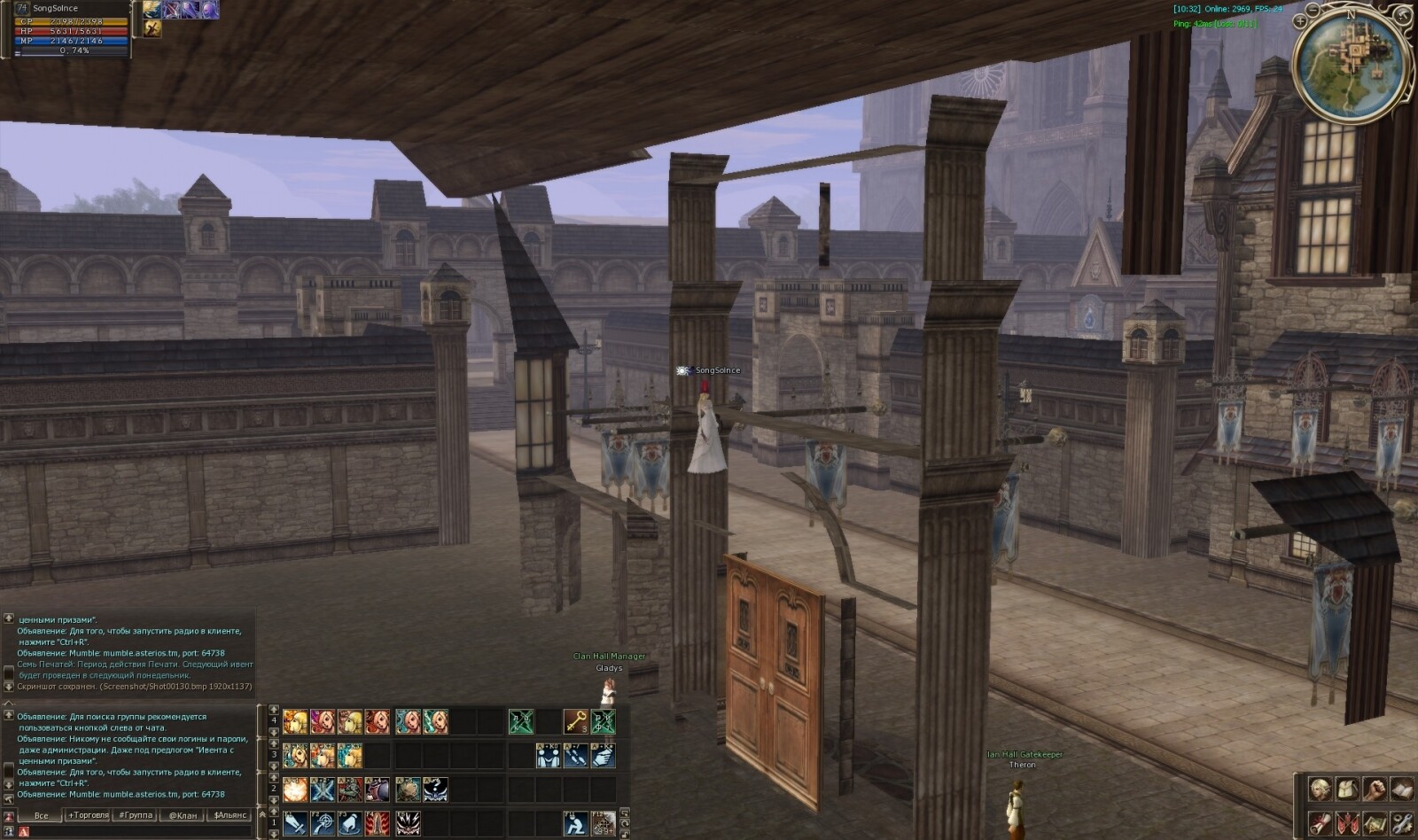This screenshot has height=840, width=1418.
Task: Open the world map icon
Action: click(1375, 822)
